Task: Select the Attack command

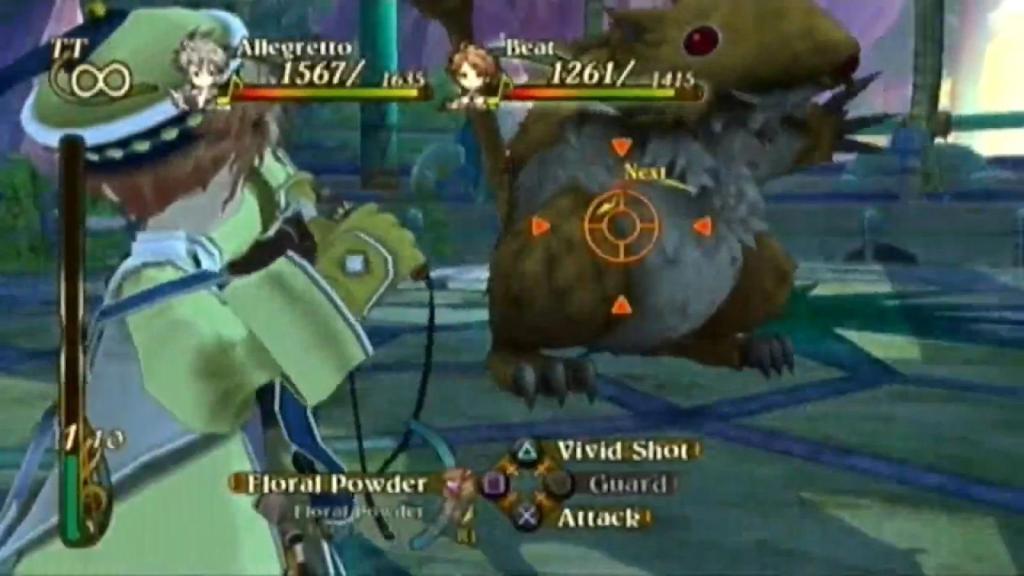Action: (597, 518)
